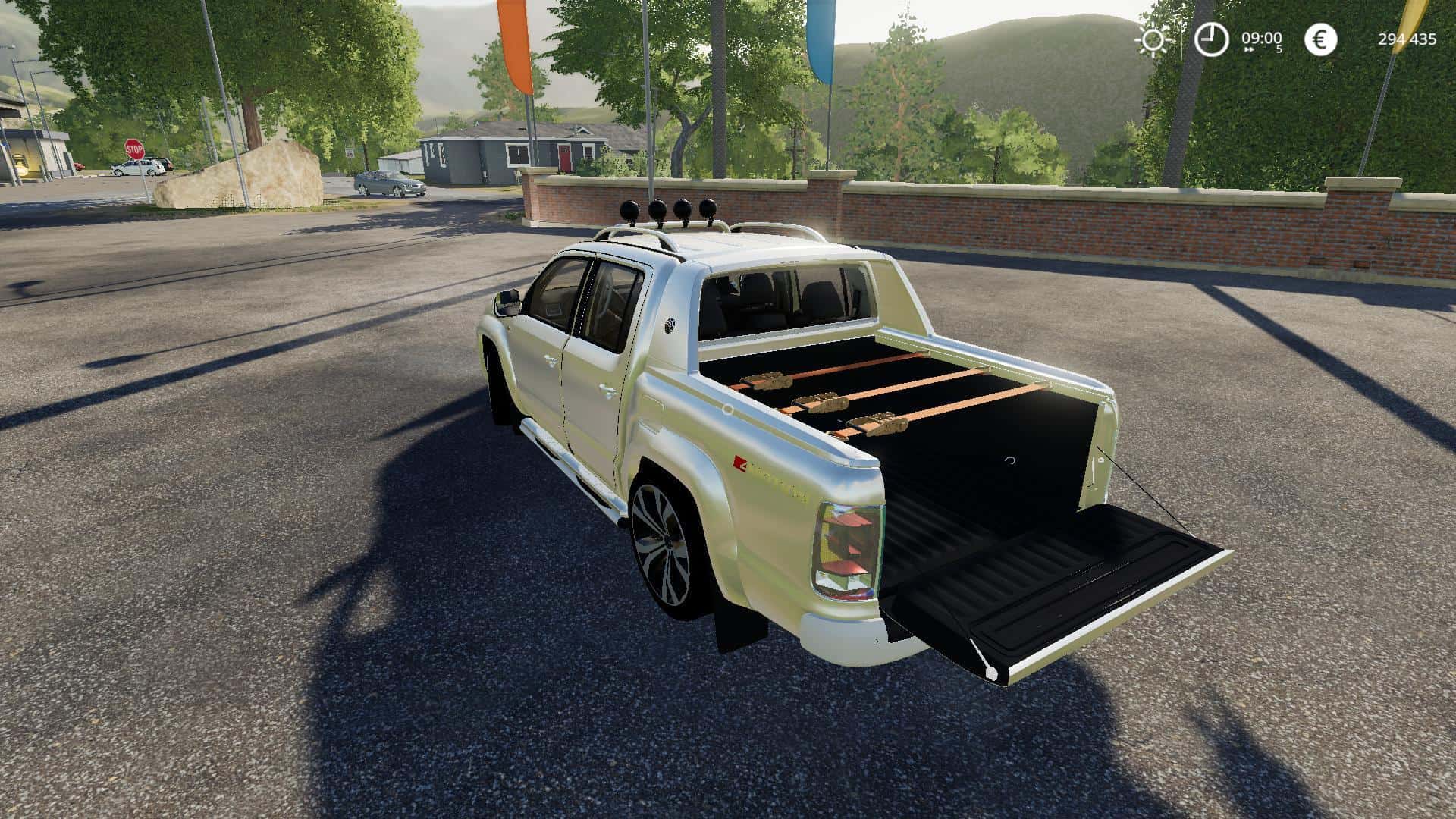Click the sun weather icon
Image resolution: width=1456 pixels, height=819 pixels.
coord(1153,39)
